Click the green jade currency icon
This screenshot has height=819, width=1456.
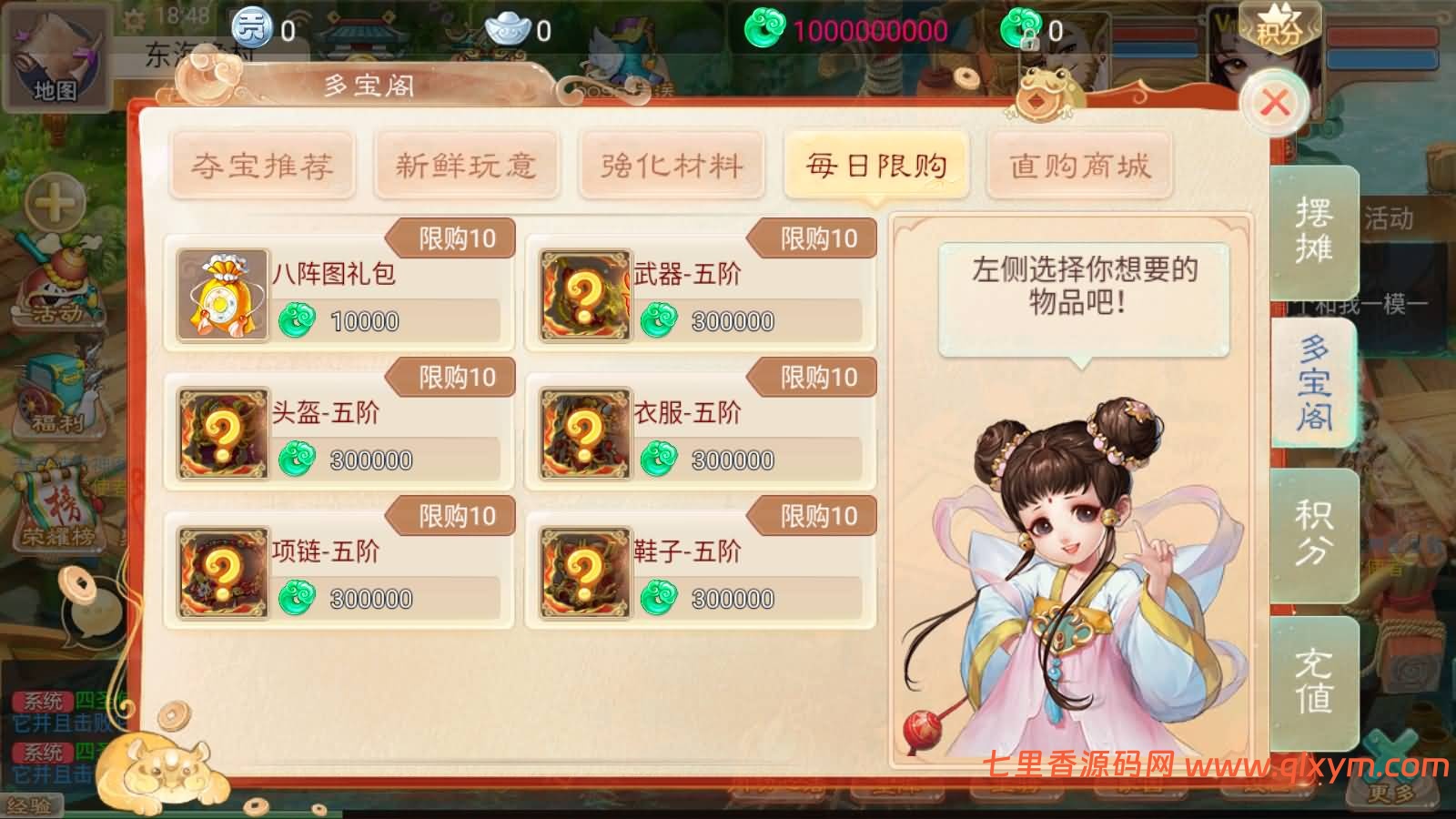coord(769,29)
